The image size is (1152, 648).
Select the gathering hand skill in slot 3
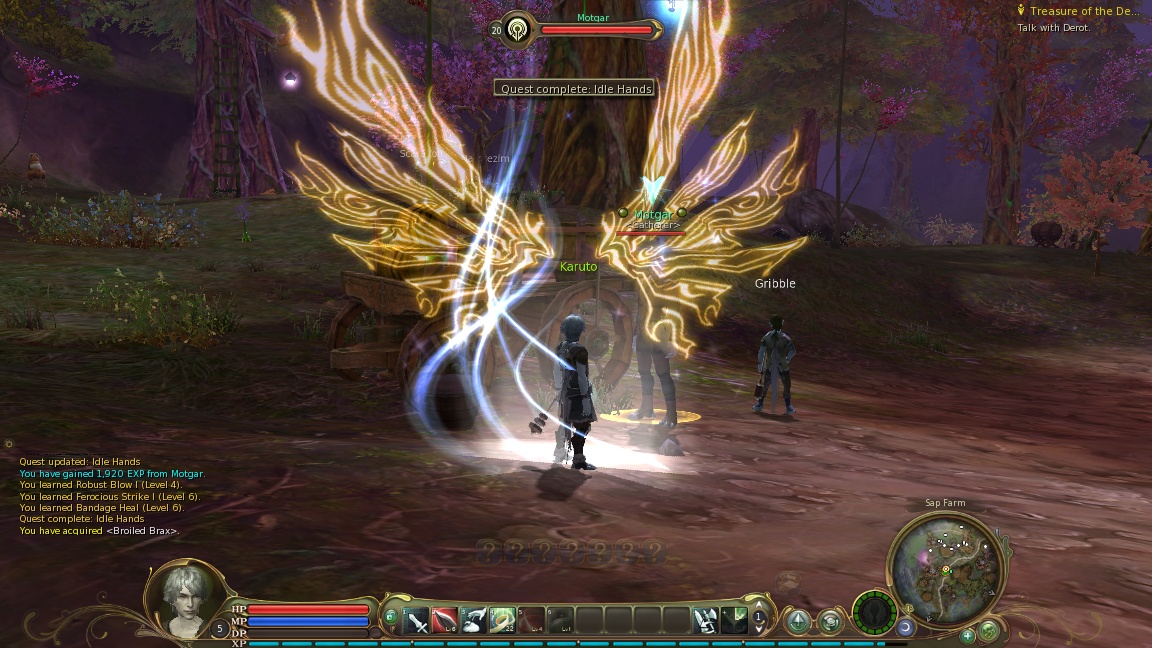pos(474,620)
